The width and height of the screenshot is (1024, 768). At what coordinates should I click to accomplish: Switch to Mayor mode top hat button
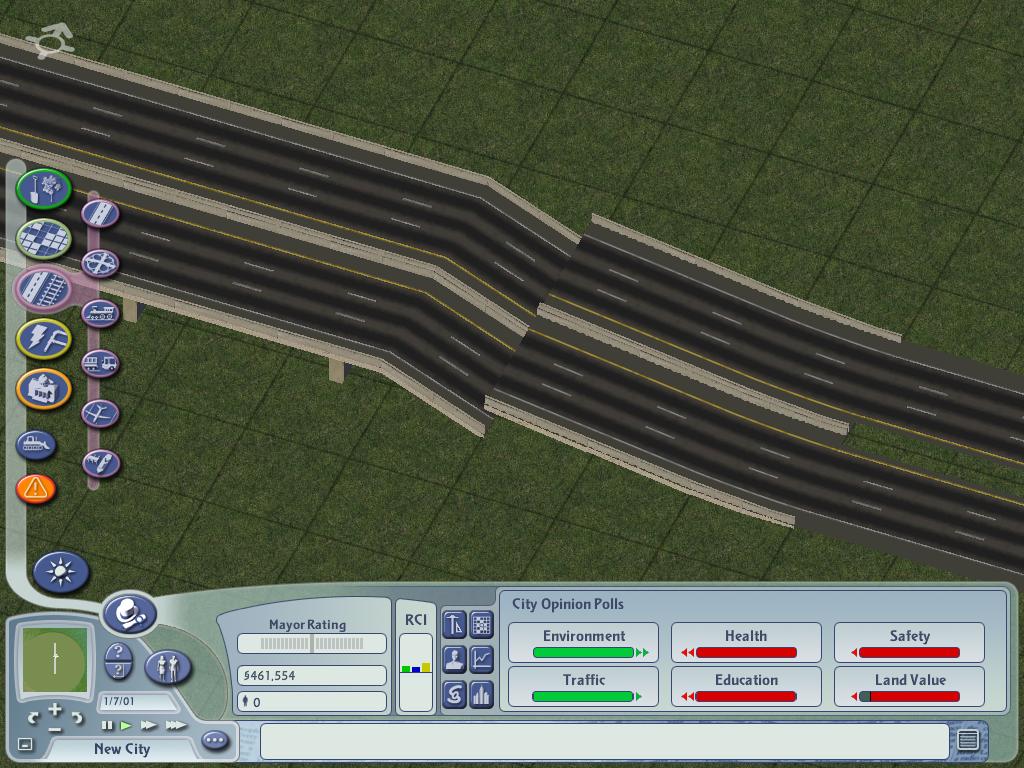(x=130, y=612)
